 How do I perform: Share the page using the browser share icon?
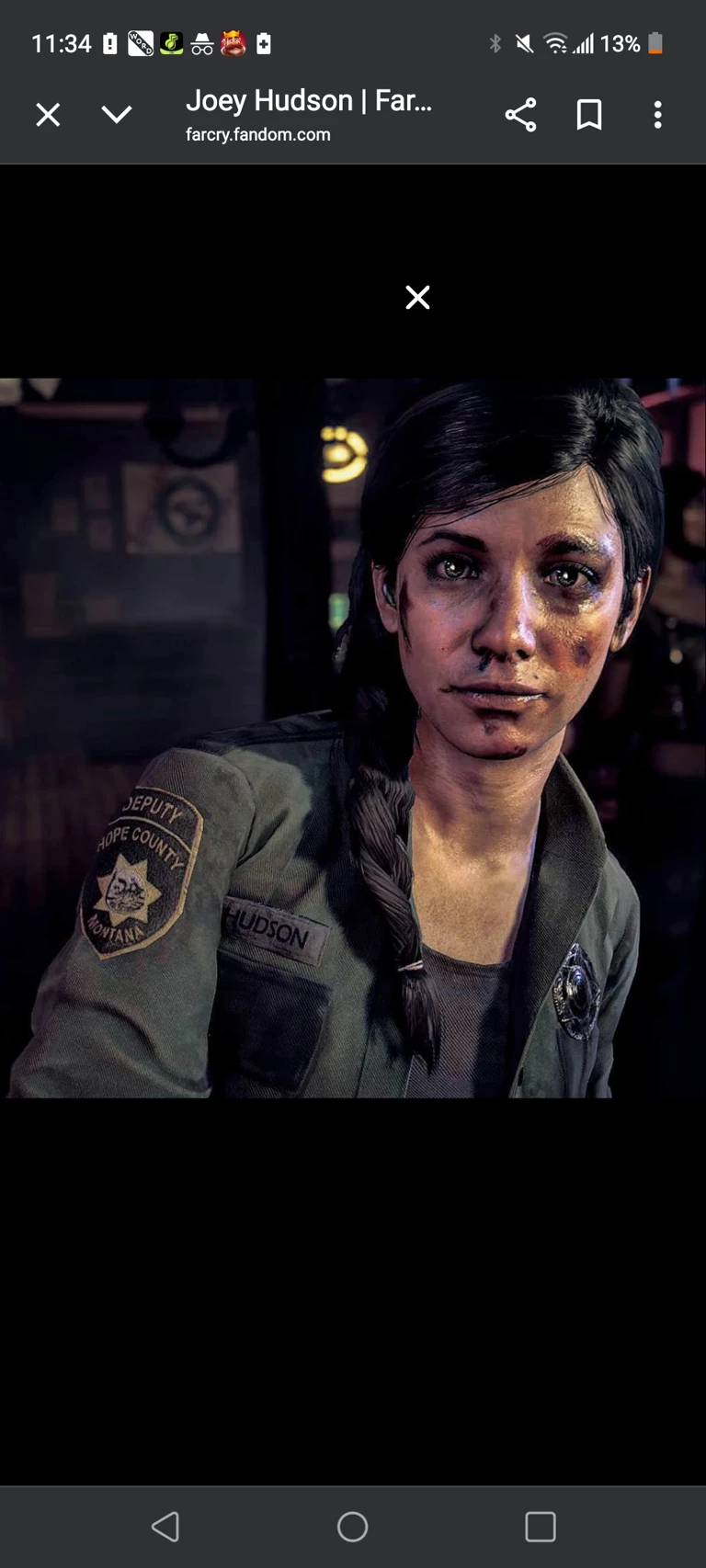click(x=520, y=115)
